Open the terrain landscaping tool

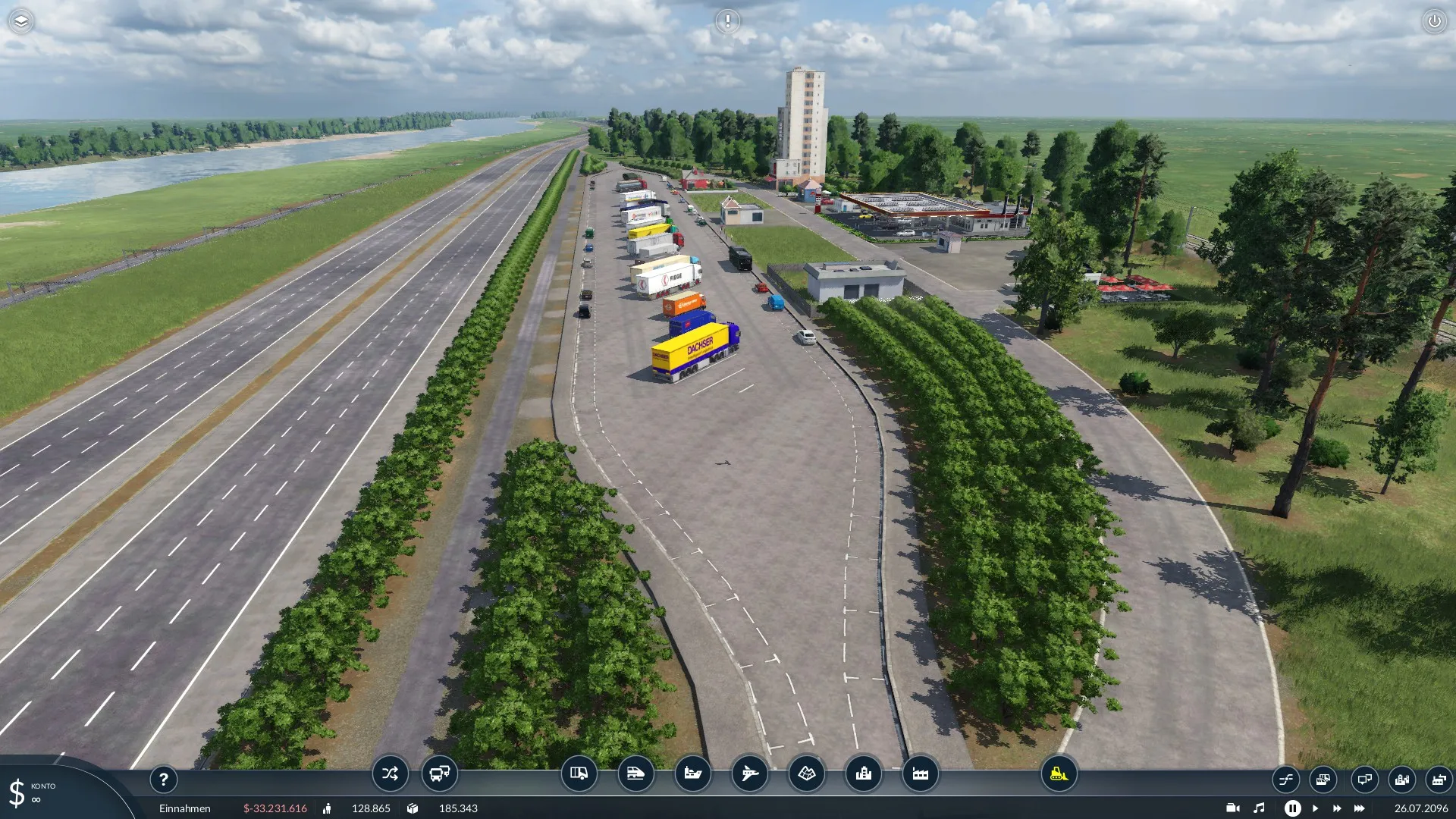pyautogui.click(x=806, y=773)
